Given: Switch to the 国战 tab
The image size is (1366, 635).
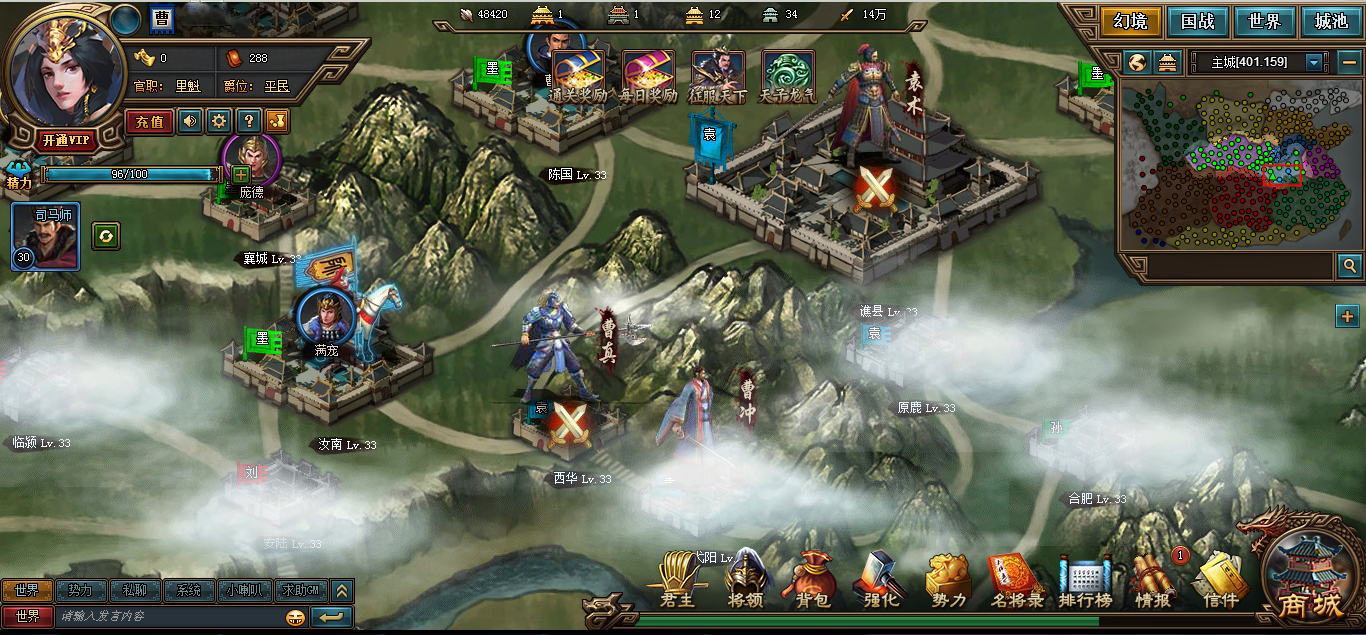Looking at the screenshot, I should pos(1197,21).
